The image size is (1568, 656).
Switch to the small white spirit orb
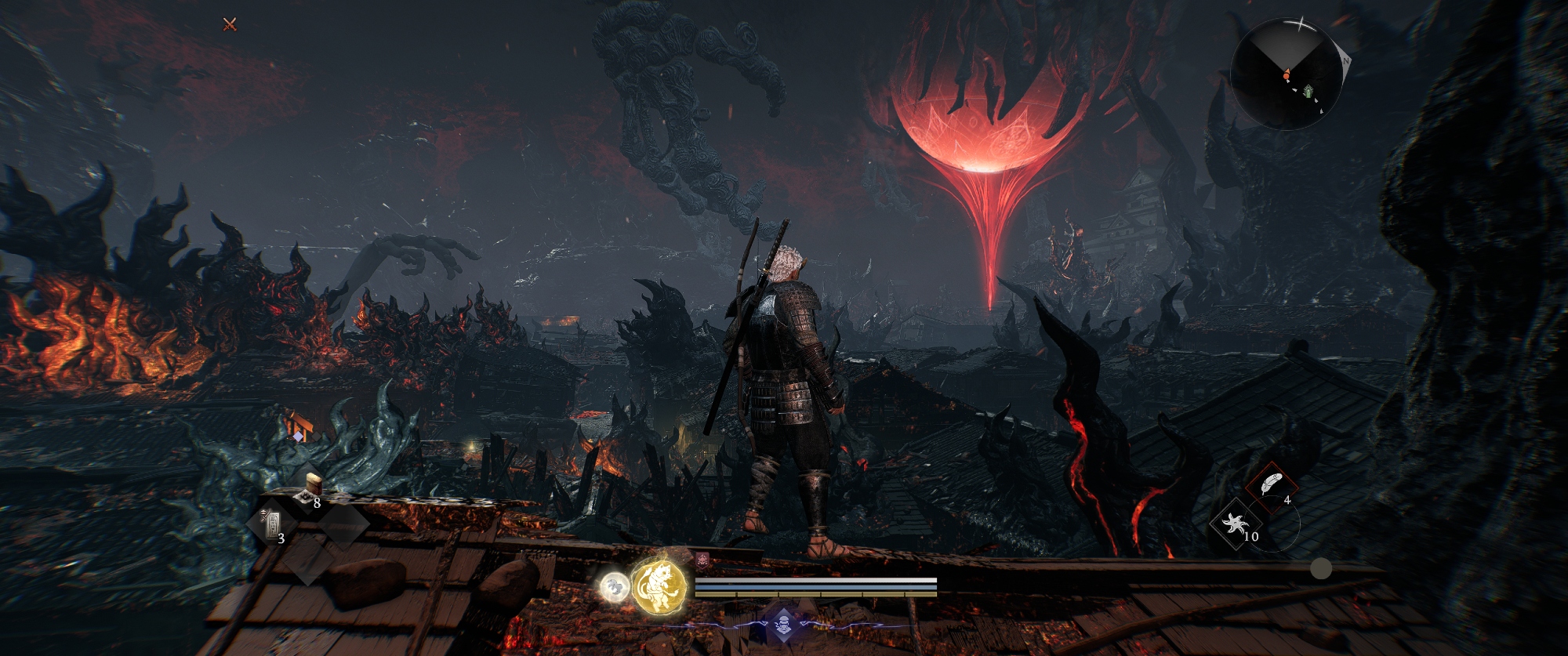click(615, 586)
